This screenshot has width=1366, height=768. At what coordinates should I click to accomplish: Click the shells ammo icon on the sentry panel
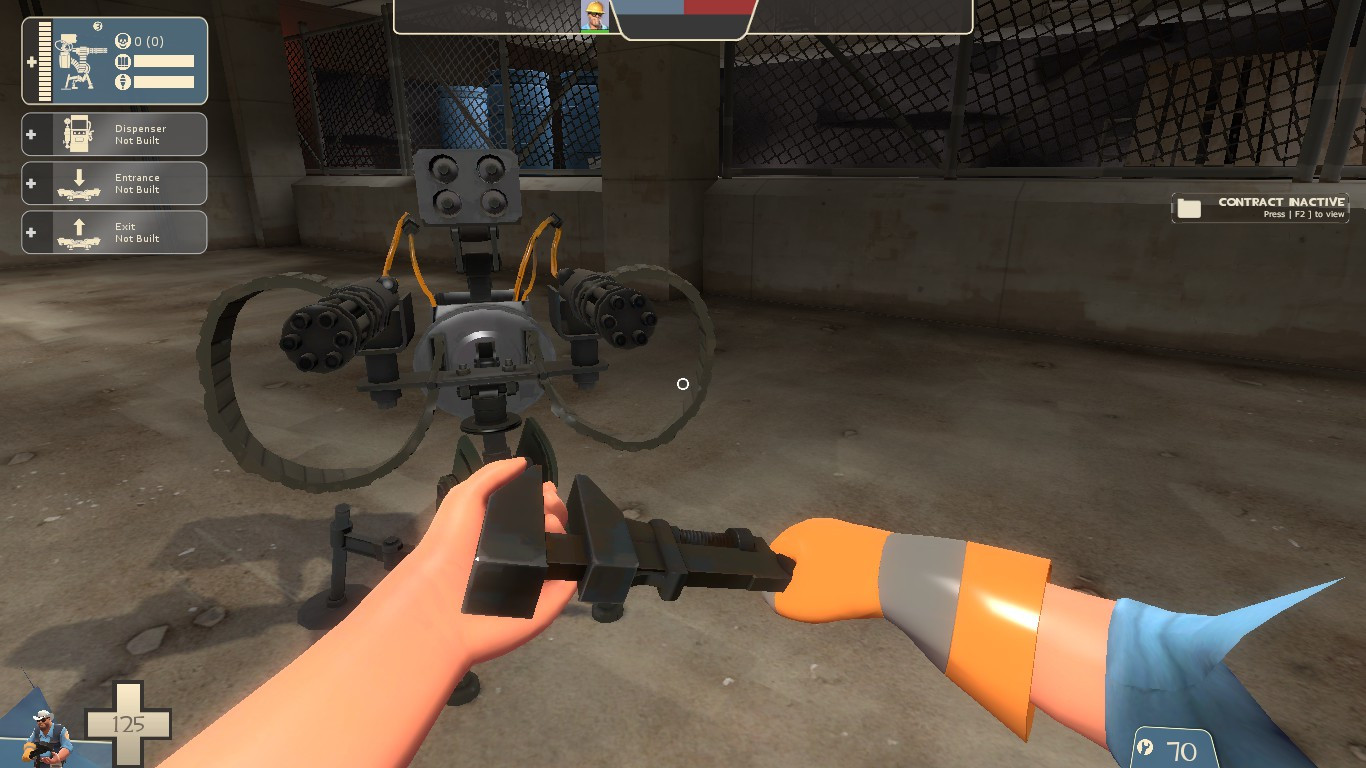[124, 61]
